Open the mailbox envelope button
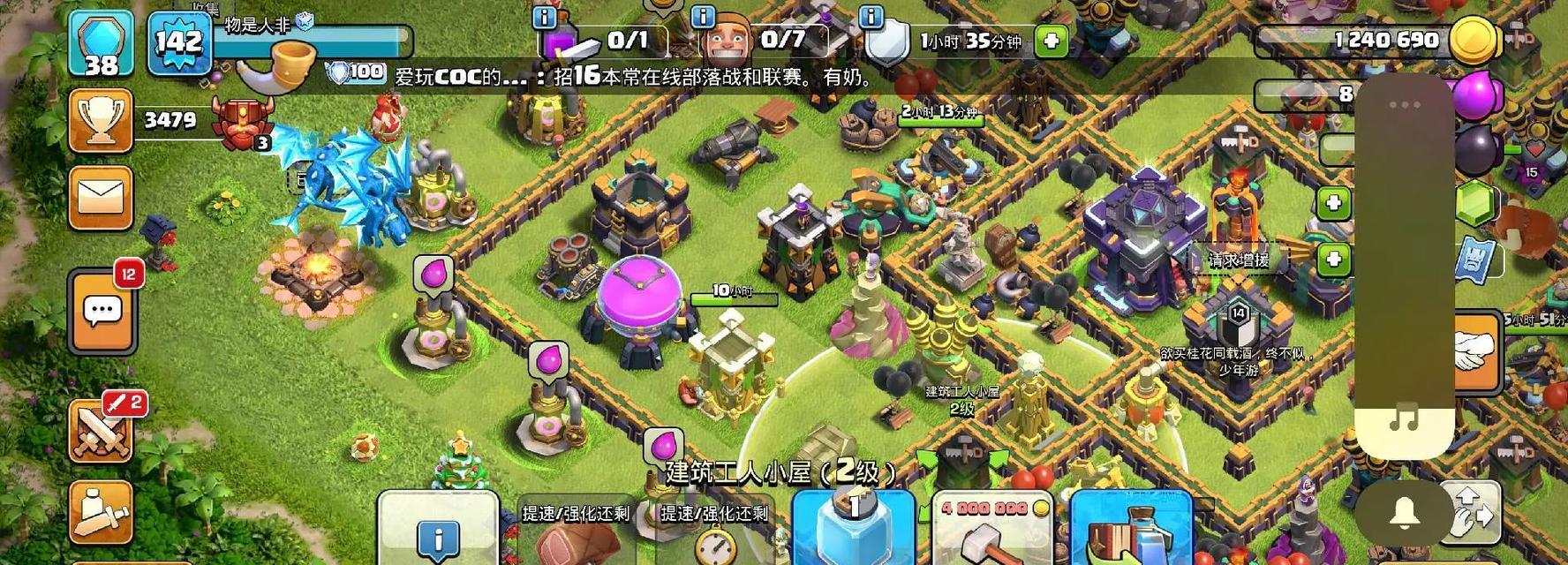 [101, 198]
